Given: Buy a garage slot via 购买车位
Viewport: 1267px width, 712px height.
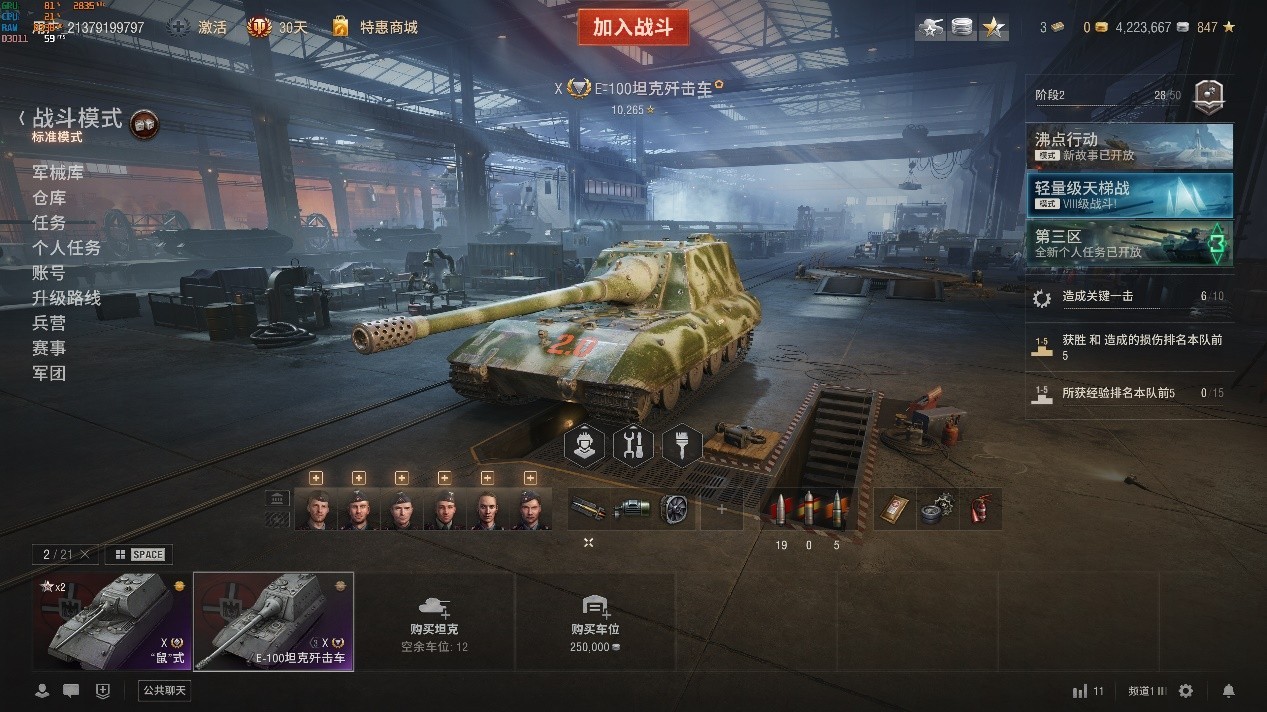Looking at the screenshot, I should click(595, 621).
